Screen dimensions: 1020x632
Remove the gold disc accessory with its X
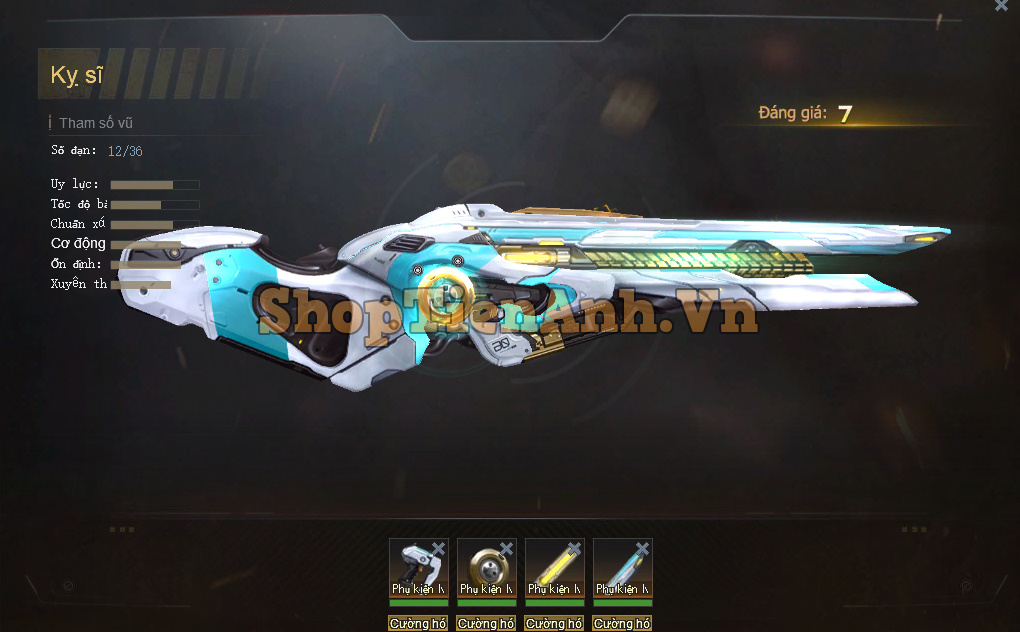coord(506,549)
